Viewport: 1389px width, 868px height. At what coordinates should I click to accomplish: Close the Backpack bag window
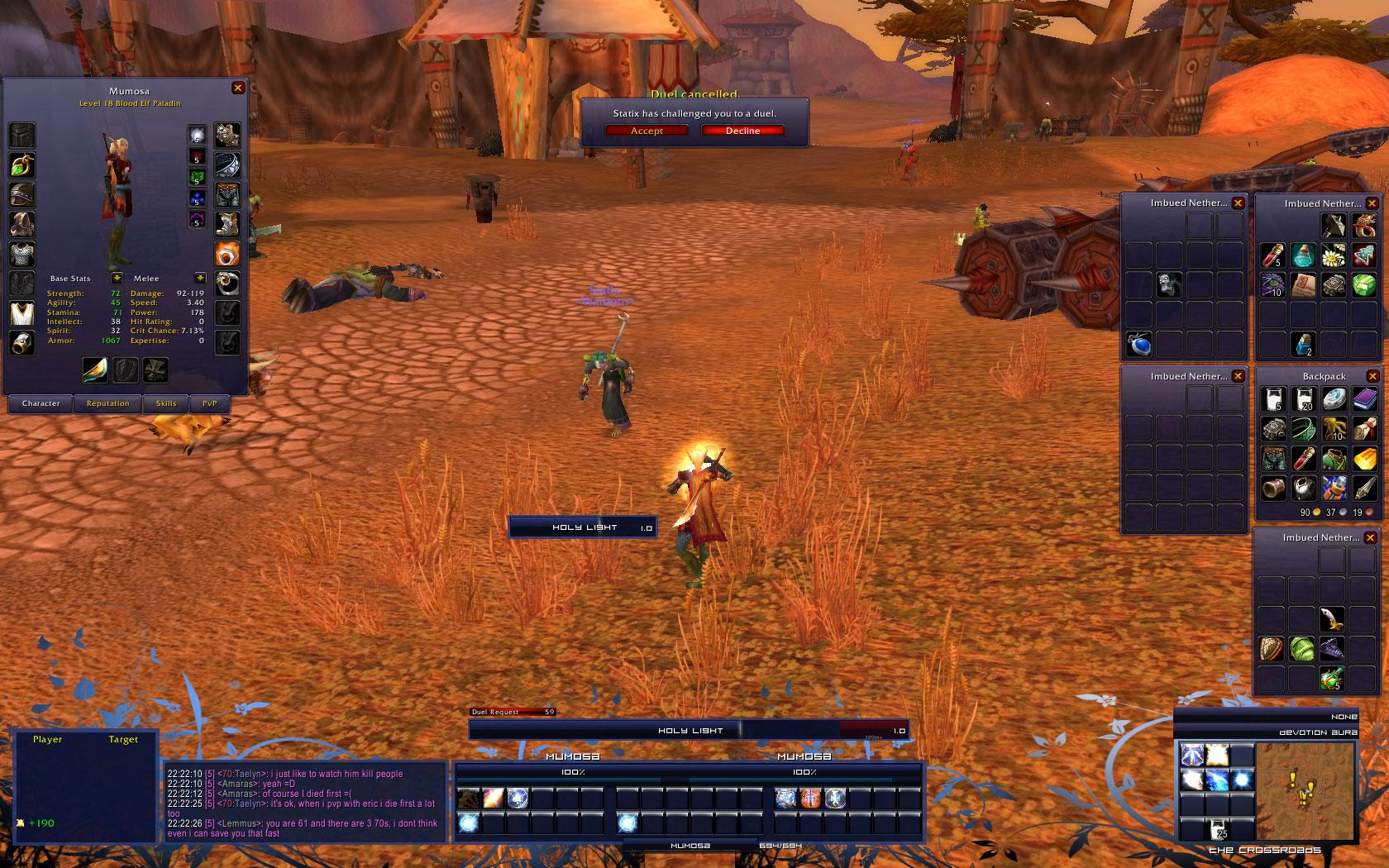(1372, 376)
